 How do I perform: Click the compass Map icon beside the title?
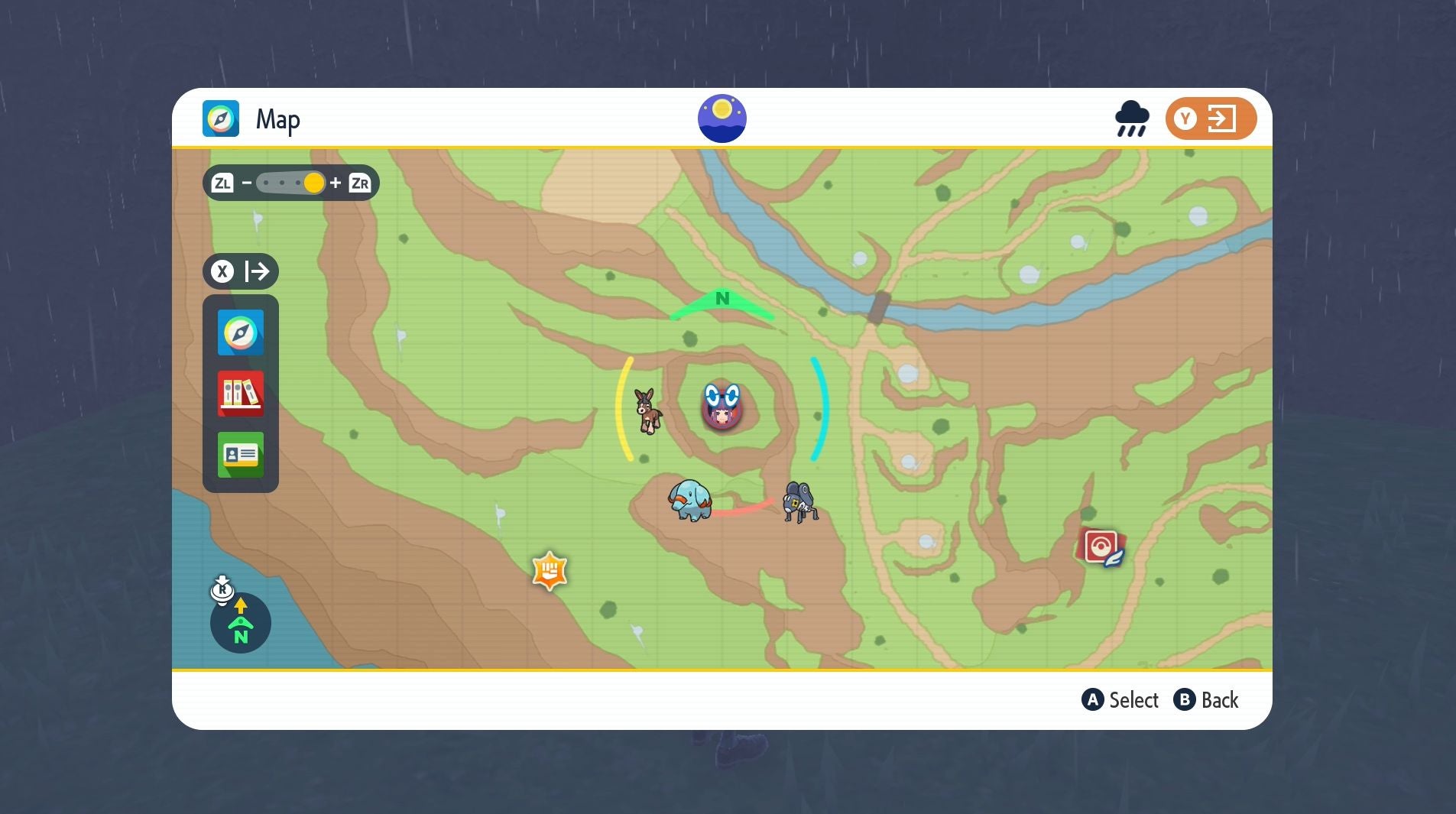point(221,118)
